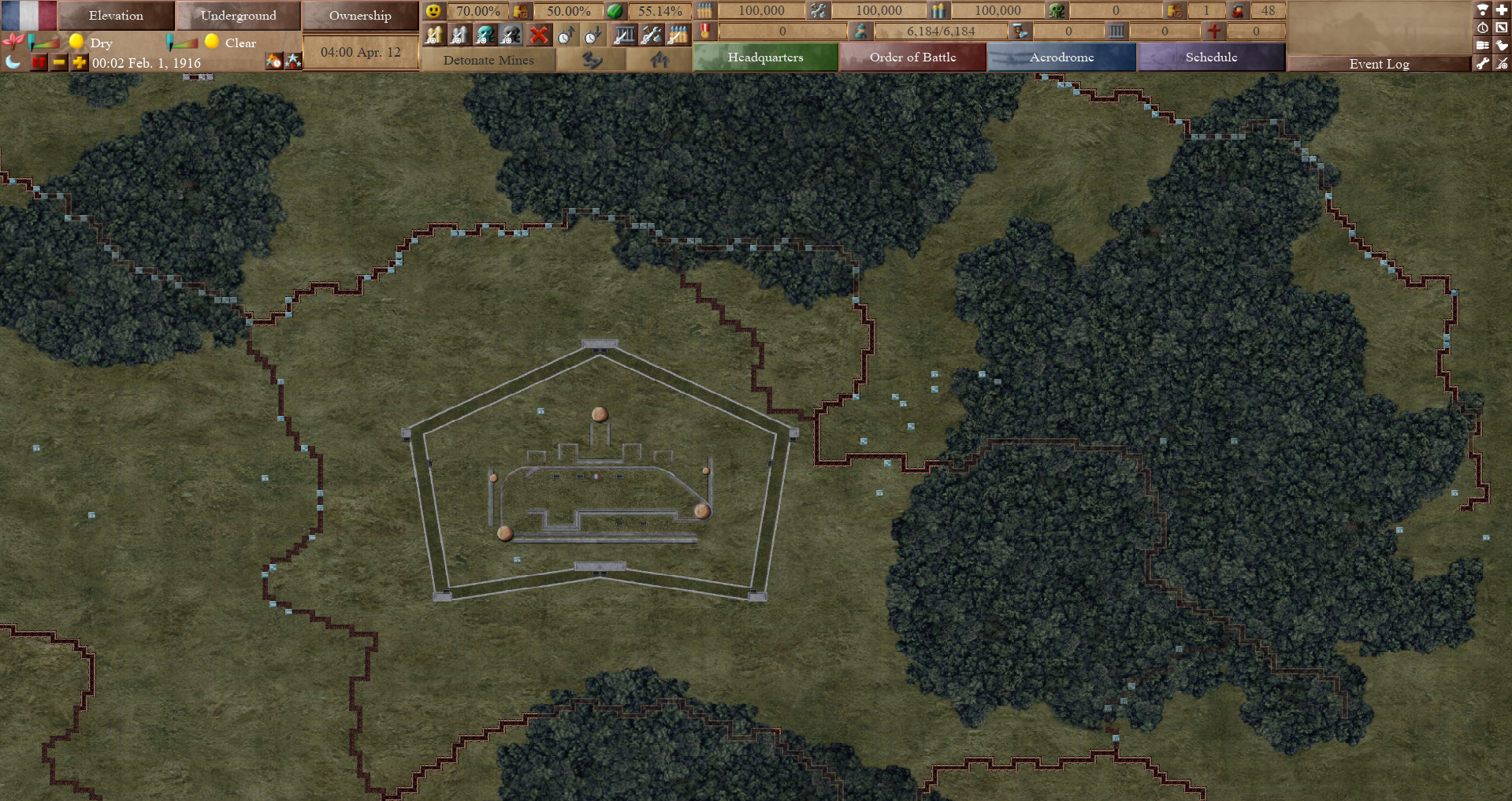Click the teal skull gas shell icon
The image size is (1512, 801).
[486, 33]
